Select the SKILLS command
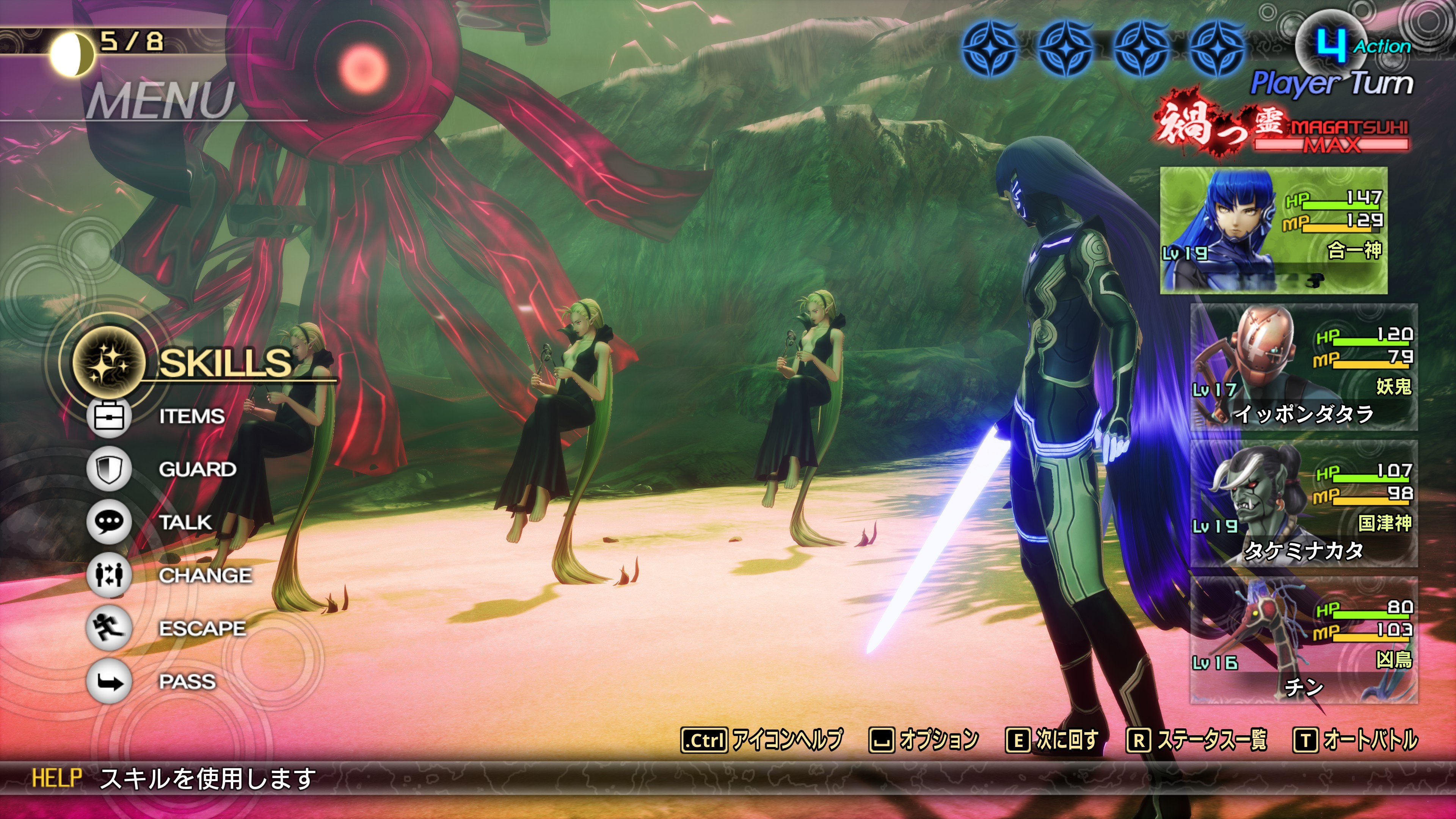 pyautogui.click(x=225, y=362)
